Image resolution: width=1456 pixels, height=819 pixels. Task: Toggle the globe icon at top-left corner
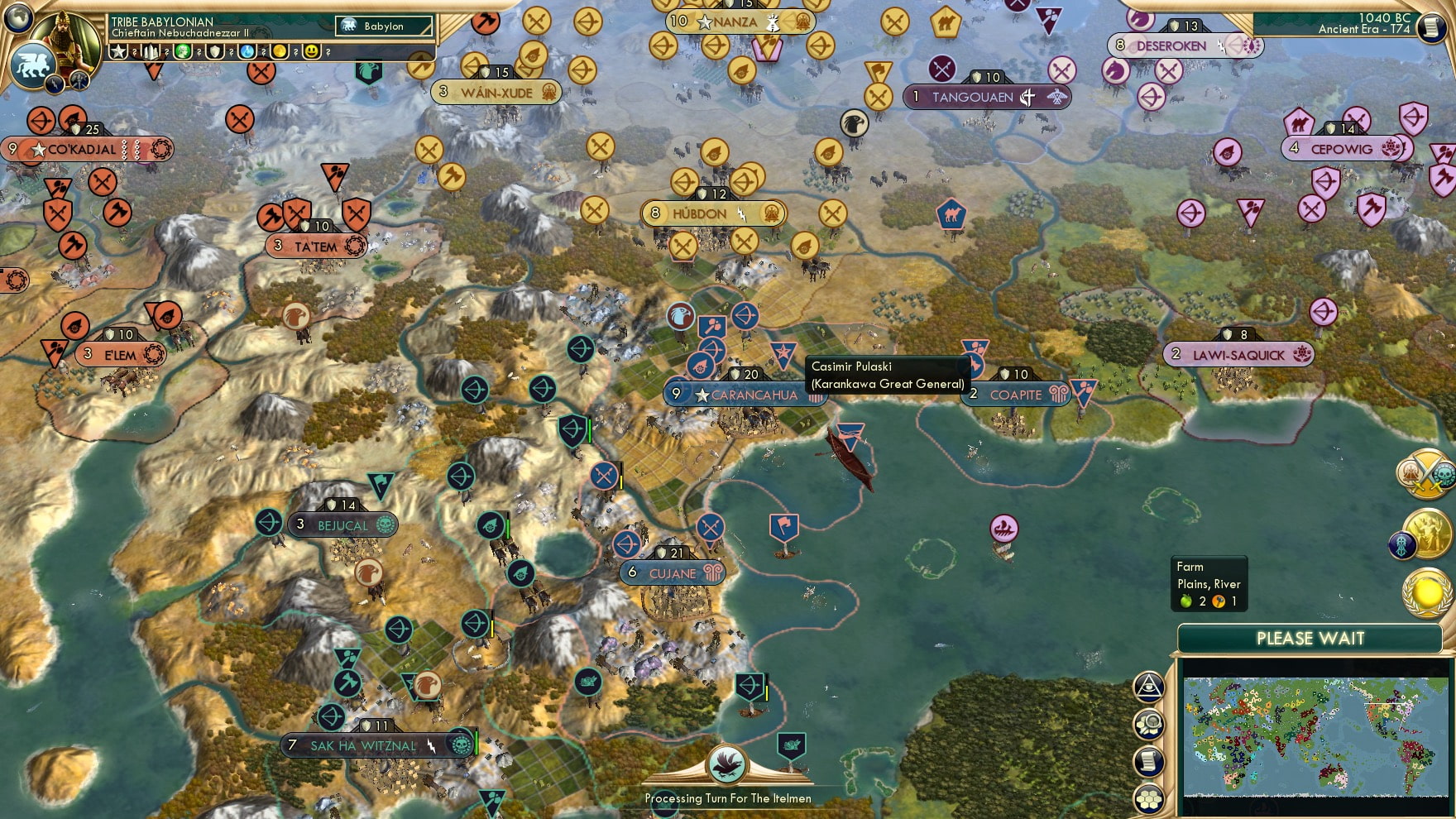pyautogui.click(x=18, y=18)
